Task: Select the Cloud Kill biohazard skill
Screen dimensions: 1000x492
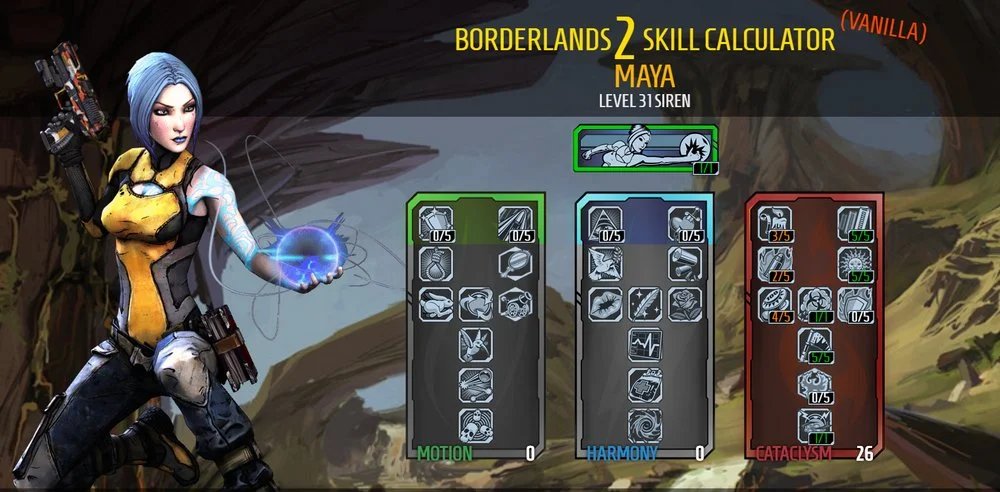Action: point(813,301)
